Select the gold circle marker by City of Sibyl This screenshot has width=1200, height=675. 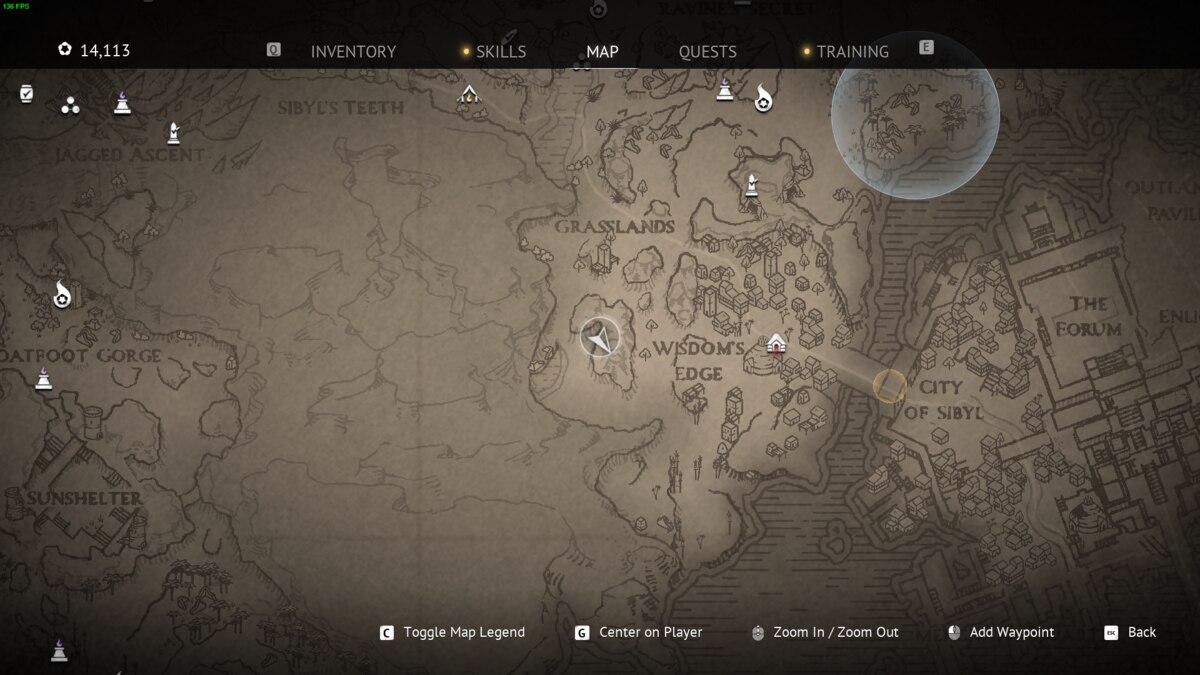[x=889, y=386]
